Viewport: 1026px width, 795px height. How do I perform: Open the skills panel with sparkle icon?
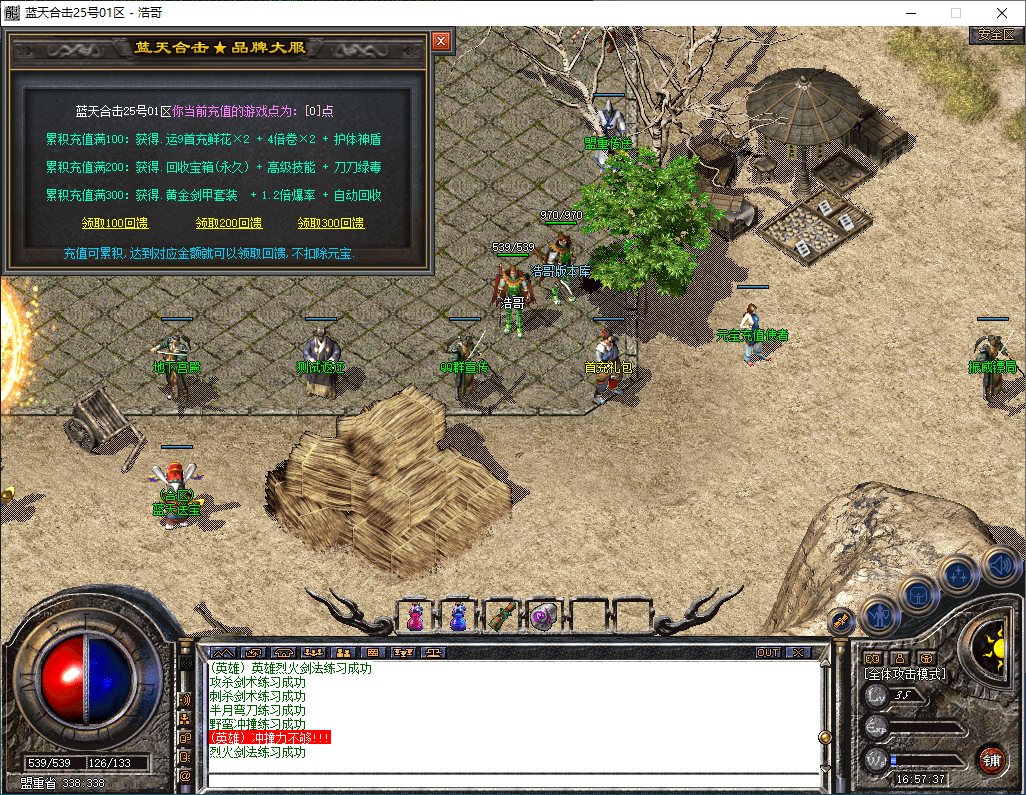click(959, 575)
